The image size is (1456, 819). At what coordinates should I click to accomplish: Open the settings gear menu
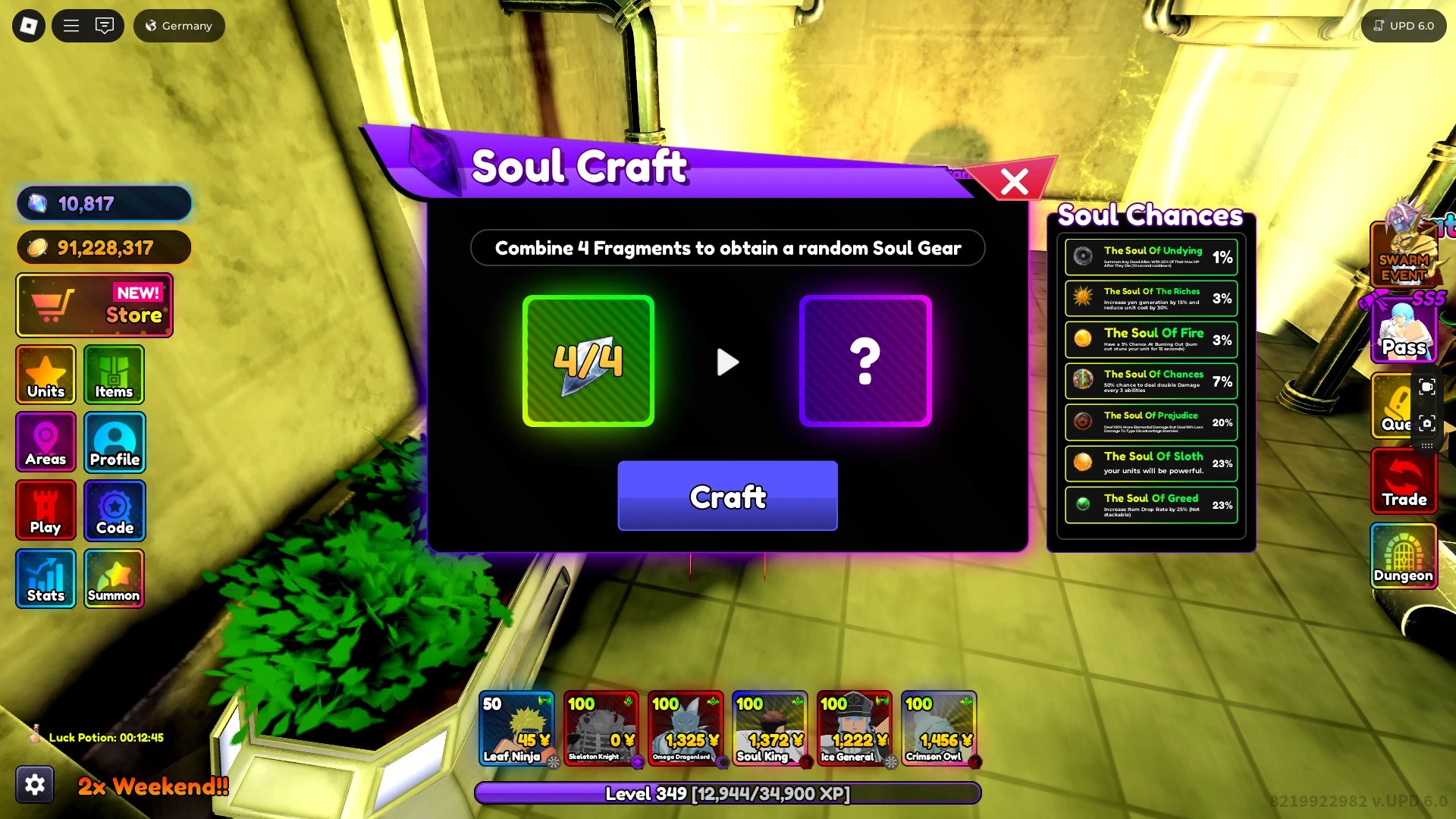(36, 784)
